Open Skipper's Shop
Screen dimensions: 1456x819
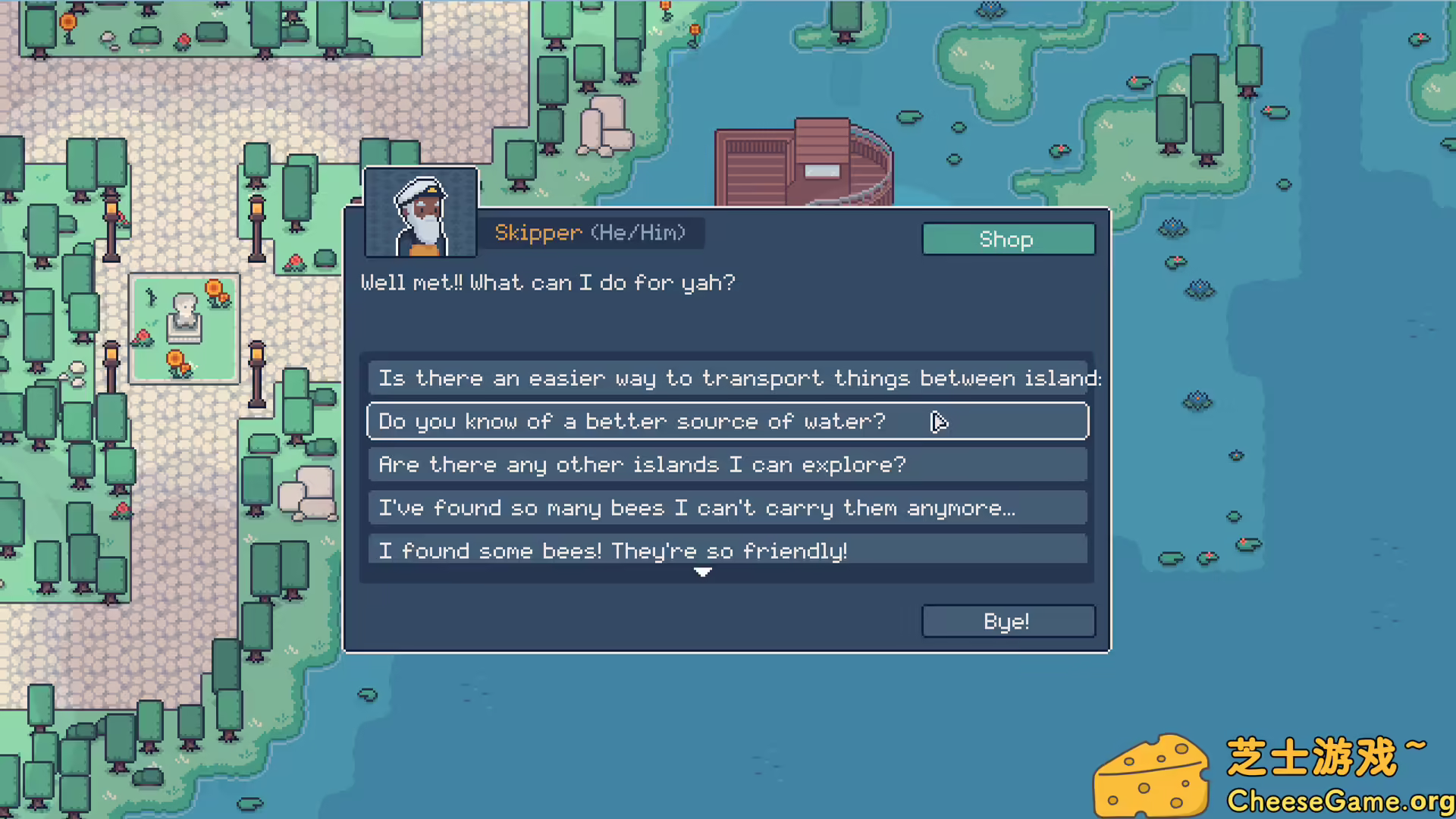[x=1008, y=240]
